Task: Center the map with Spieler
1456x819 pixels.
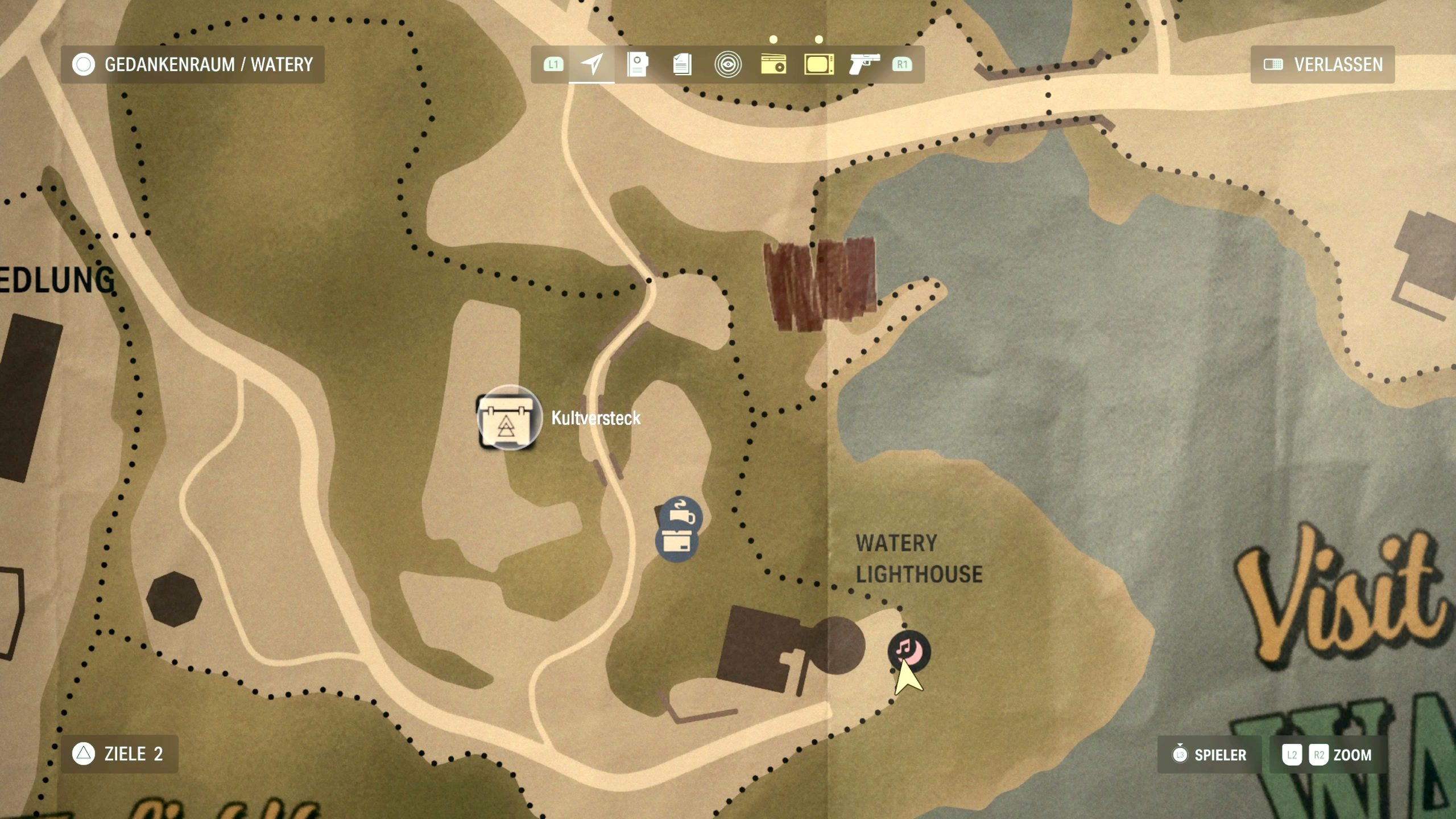Action: (1209, 755)
